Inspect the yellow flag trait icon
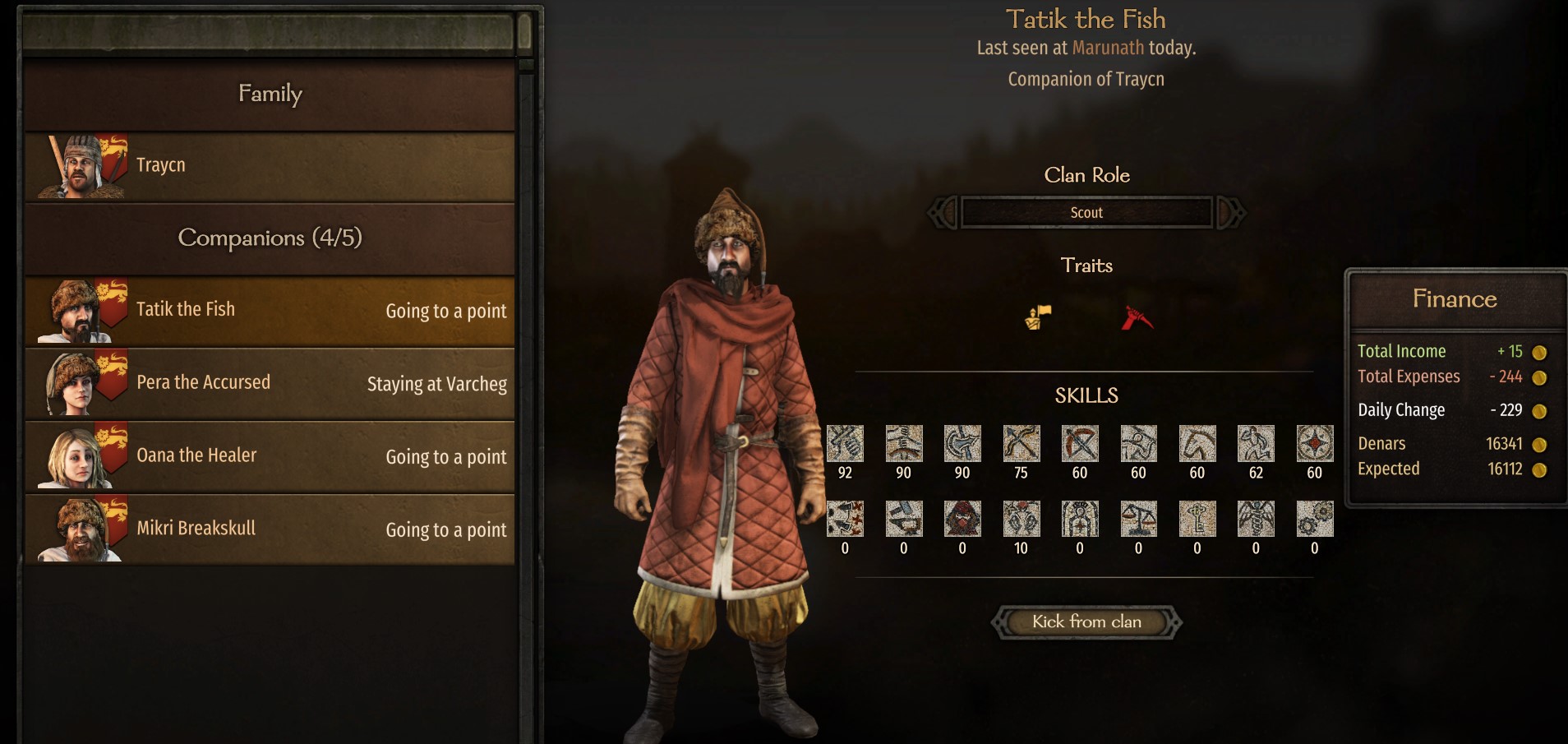1568x744 pixels. click(x=1038, y=317)
